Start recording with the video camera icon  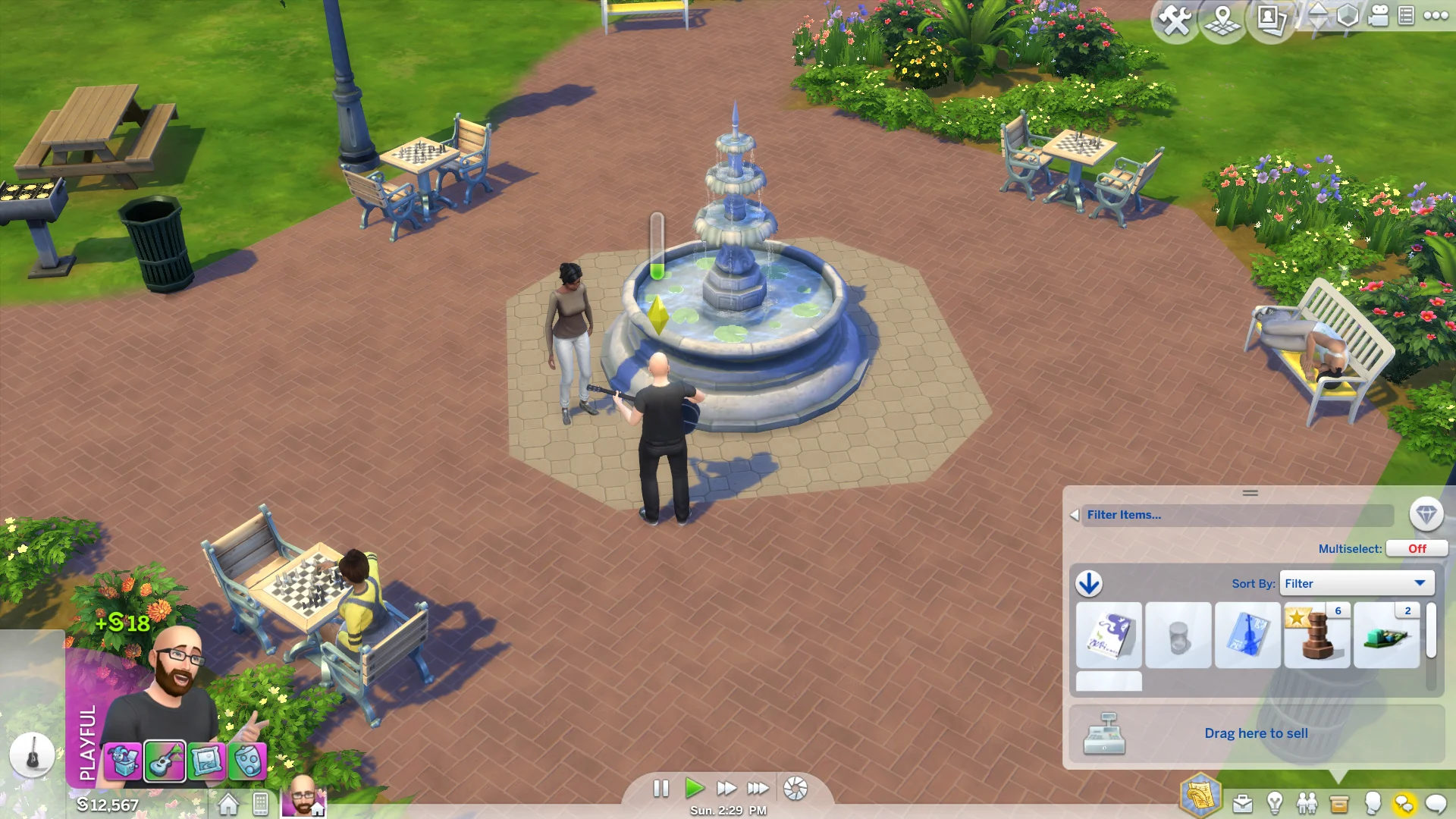(1378, 17)
